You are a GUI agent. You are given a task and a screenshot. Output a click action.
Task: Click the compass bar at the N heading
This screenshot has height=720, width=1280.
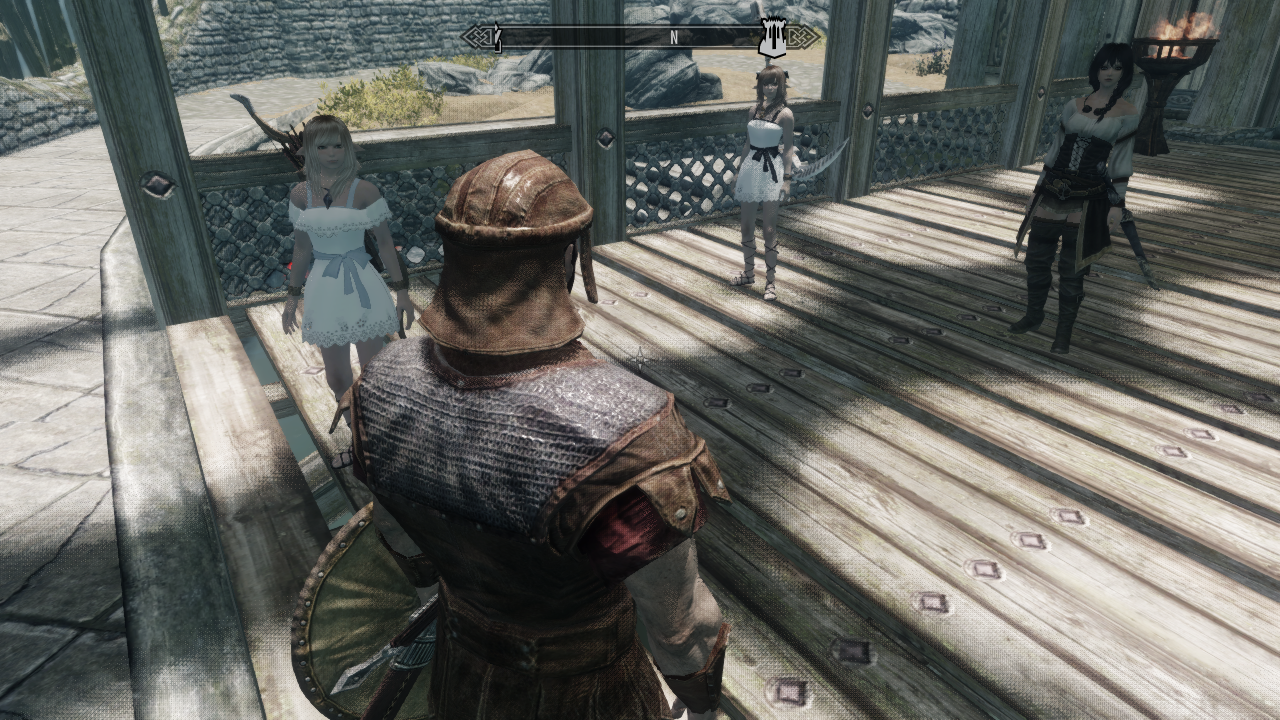(x=674, y=37)
